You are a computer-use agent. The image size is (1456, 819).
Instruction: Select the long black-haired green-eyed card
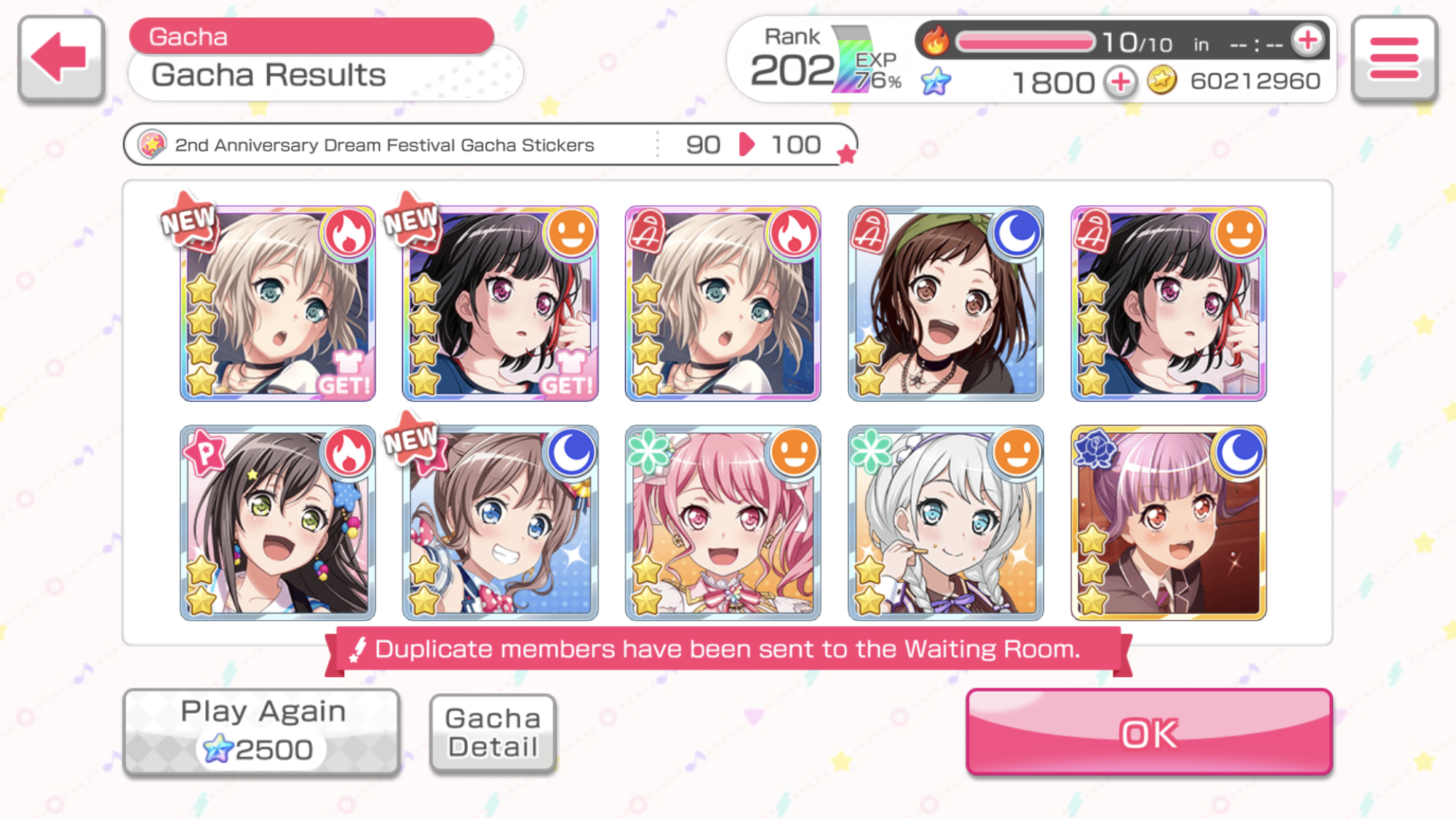pos(278,524)
